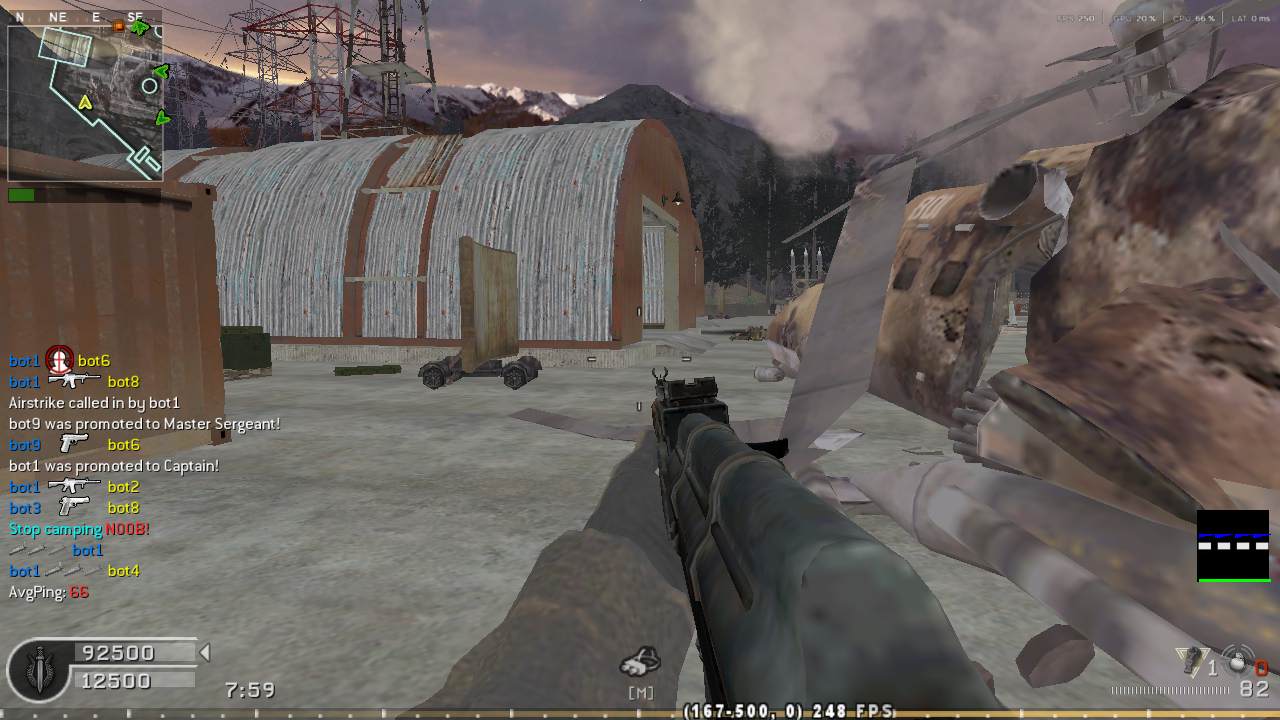Viewport: 1280px width, 720px height.
Task: Select the team rank dagger emblem
Action: (x=40, y=667)
